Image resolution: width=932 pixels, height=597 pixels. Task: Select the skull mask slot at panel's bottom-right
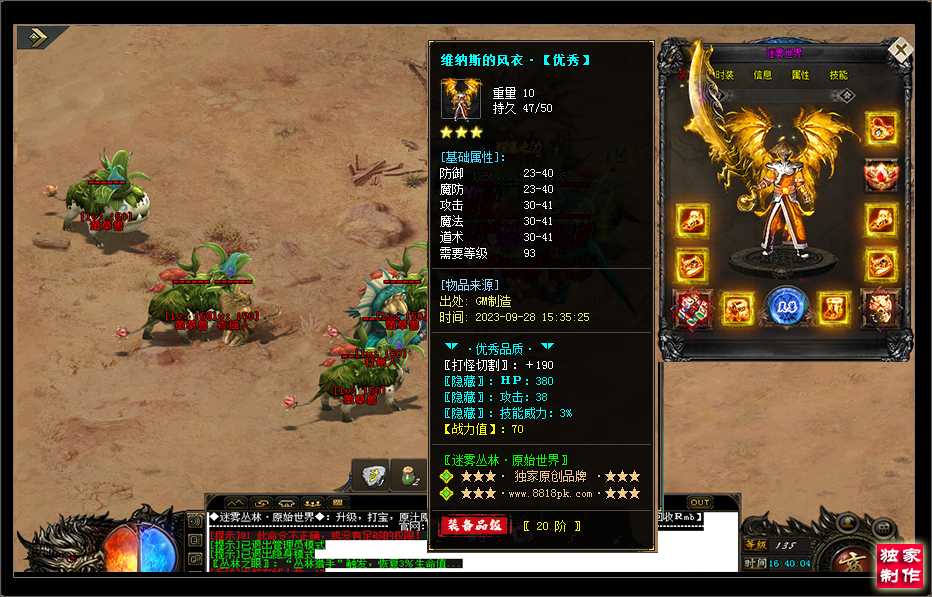point(880,307)
